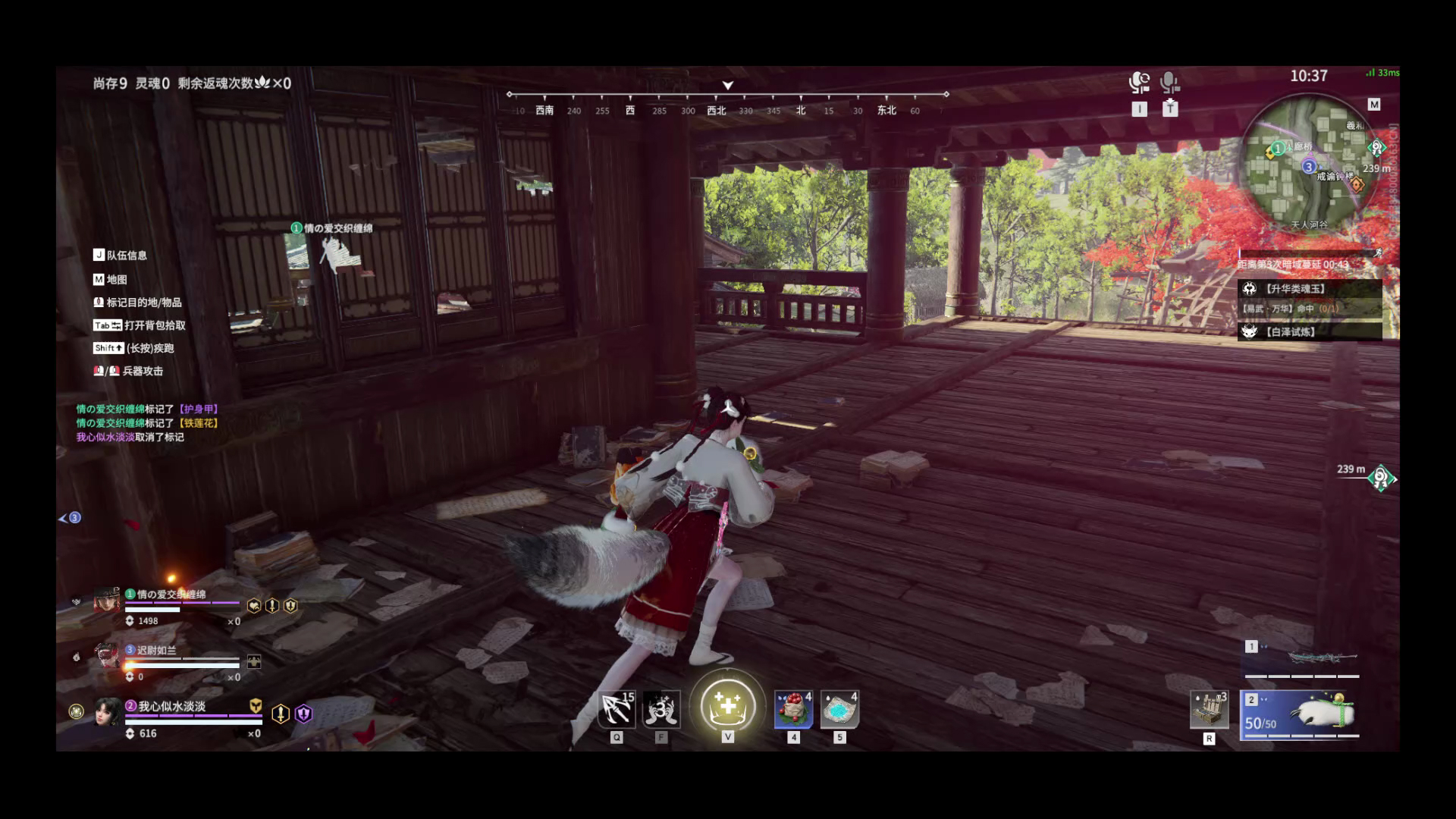
Task: Select the Q-slot grappling hook skill icon
Action: click(616, 710)
